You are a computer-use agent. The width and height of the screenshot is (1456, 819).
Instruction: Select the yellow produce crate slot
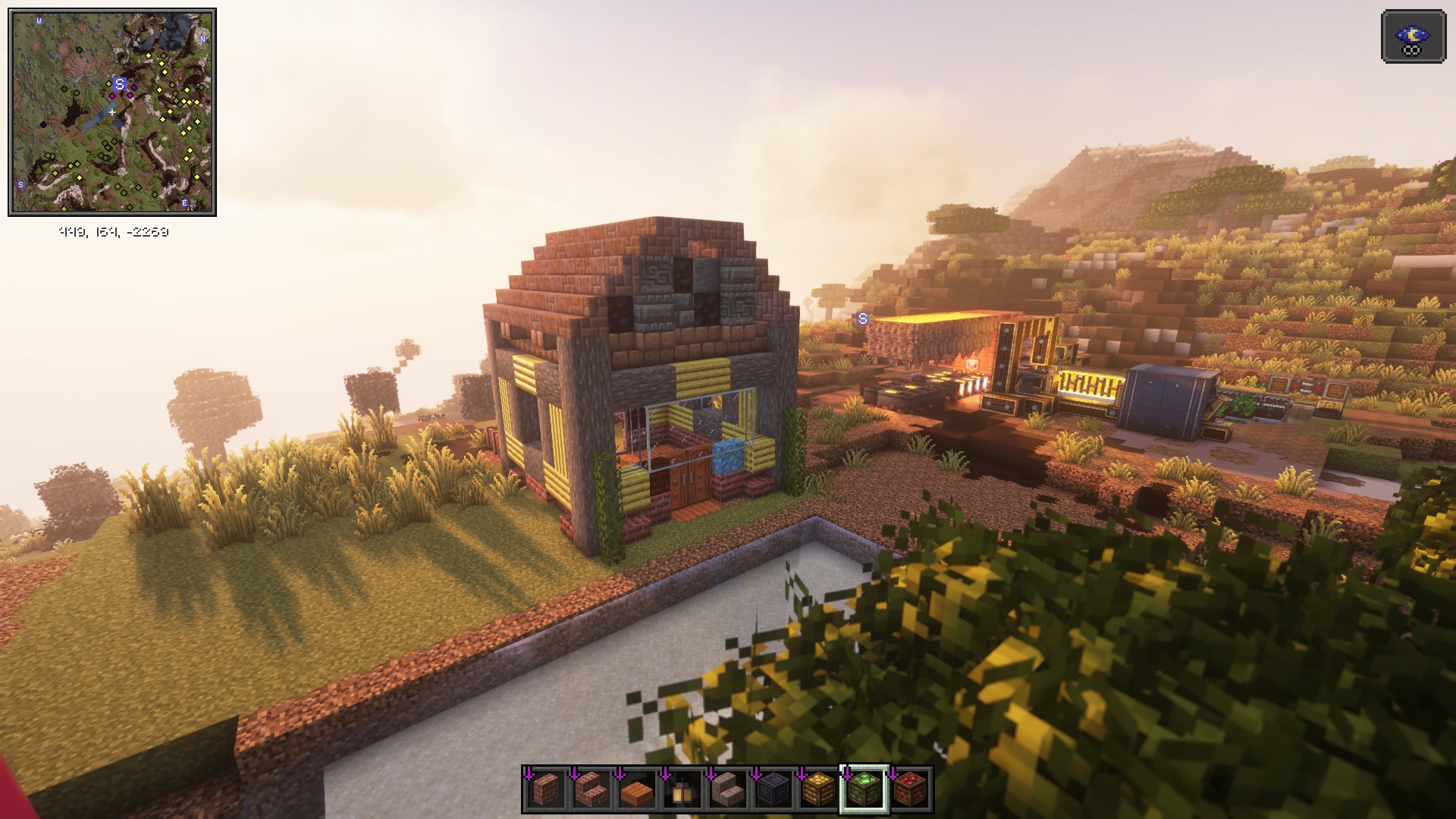tap(818, 790)
